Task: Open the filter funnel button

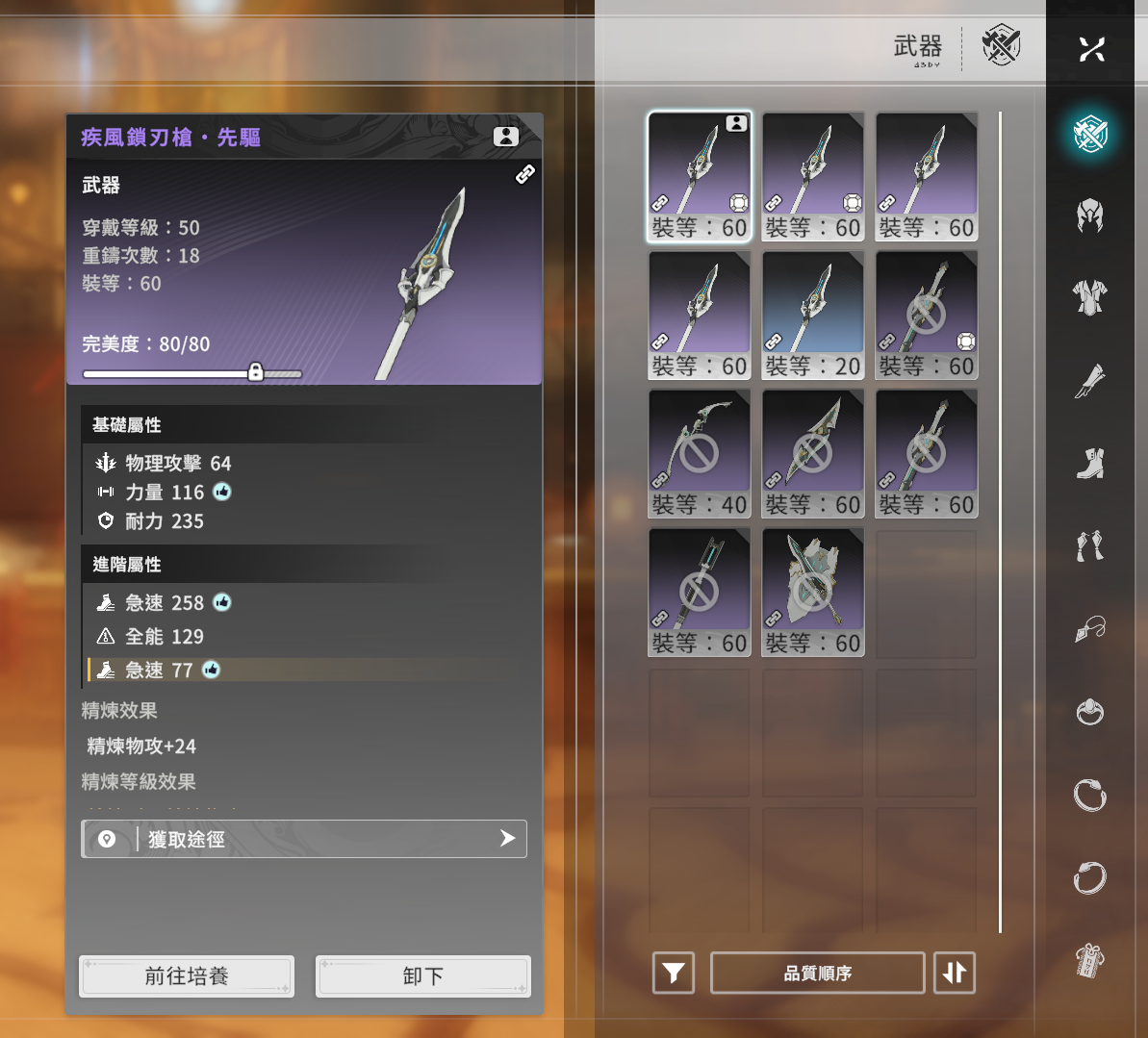Action: coord(674,974)
